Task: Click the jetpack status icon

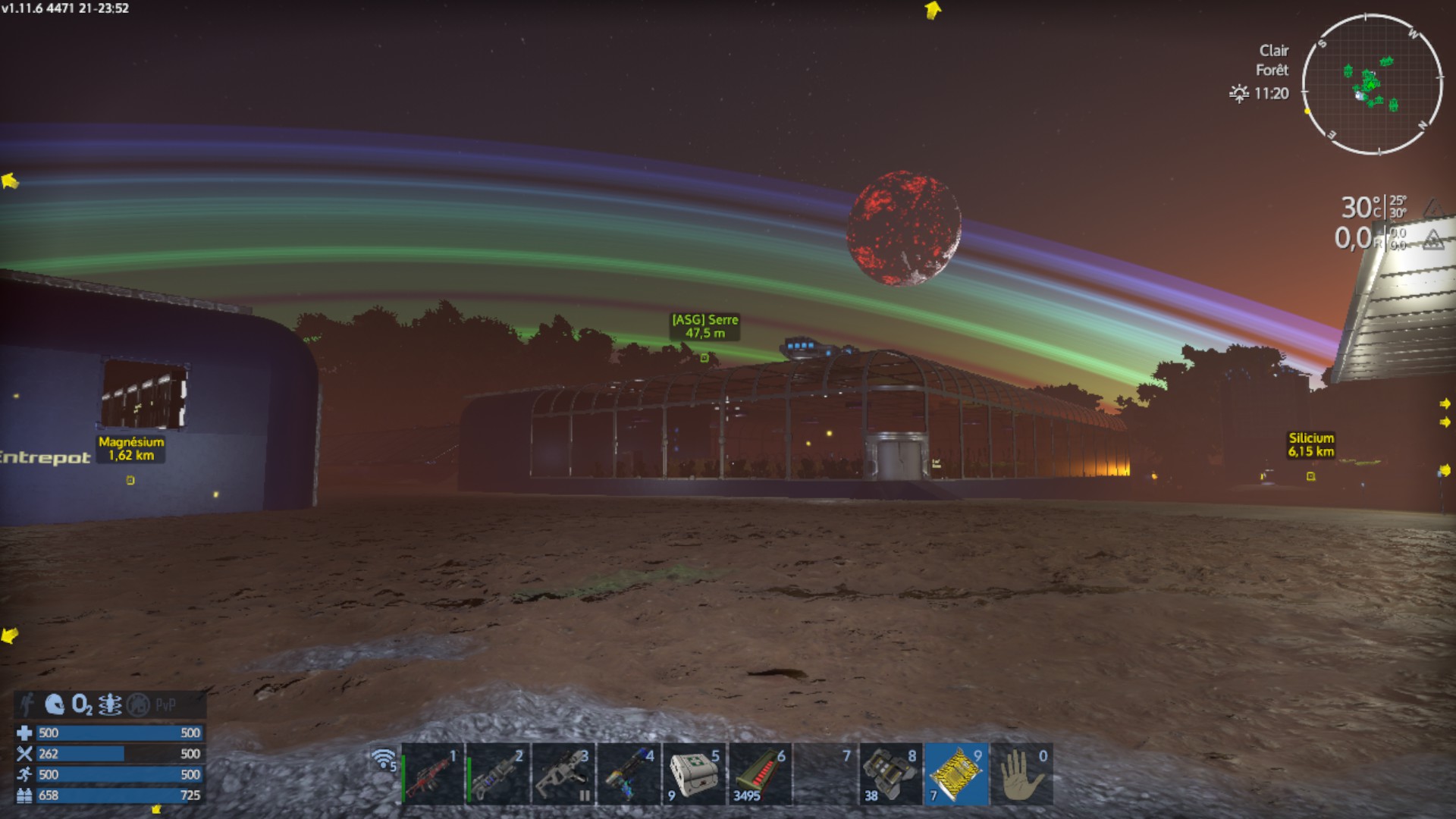Action: [111, 705]
